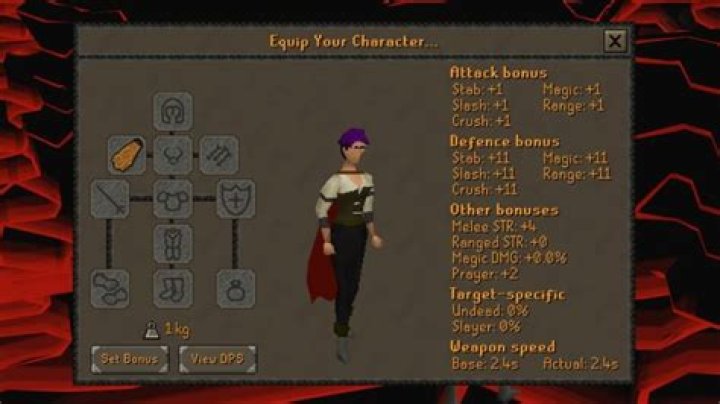720x404 pixels.
Task: Select the empty weapon slot with sword outline
Action: click(x=110, y=199)
